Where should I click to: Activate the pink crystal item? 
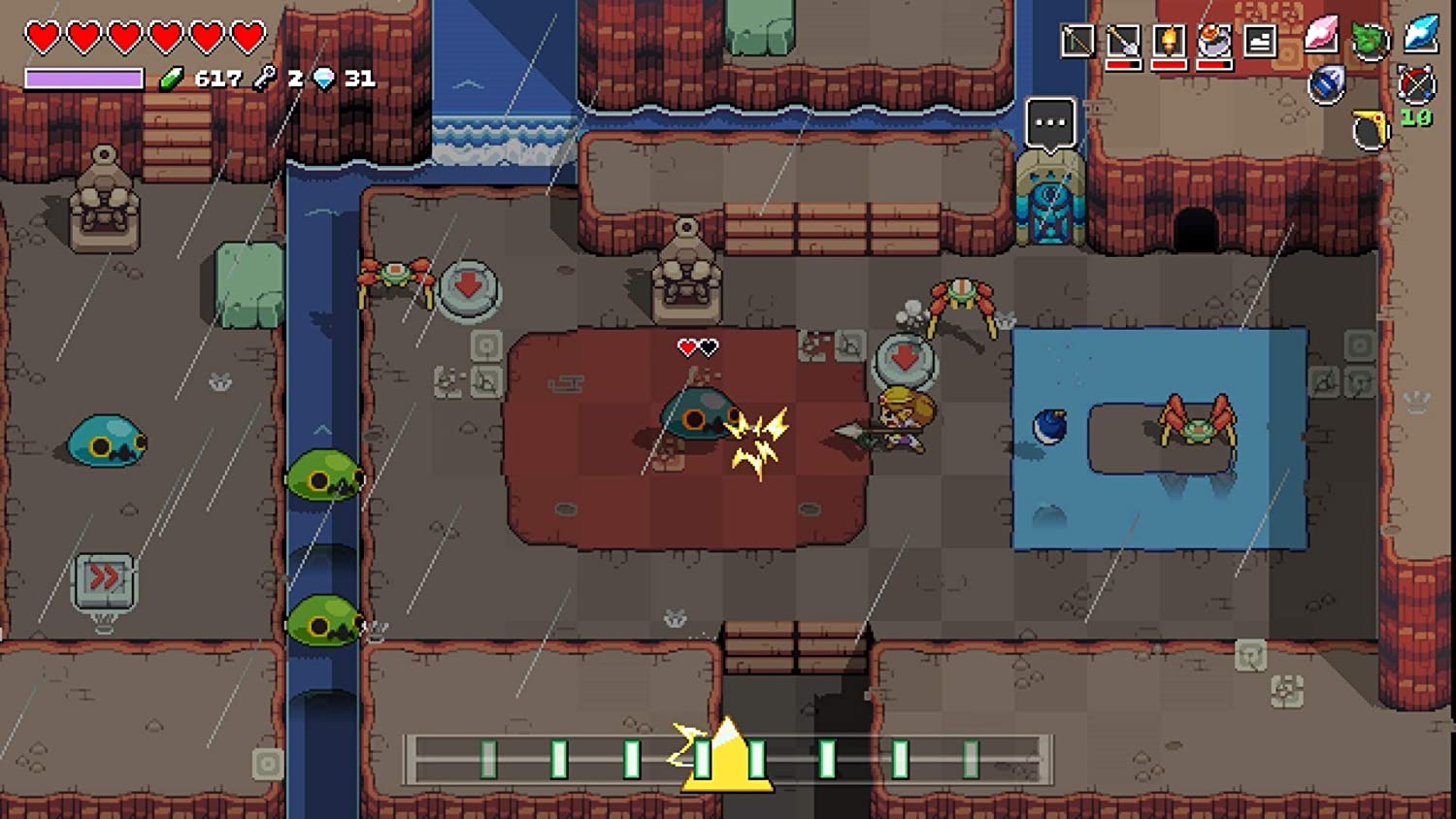click(x=1321, y=35)
